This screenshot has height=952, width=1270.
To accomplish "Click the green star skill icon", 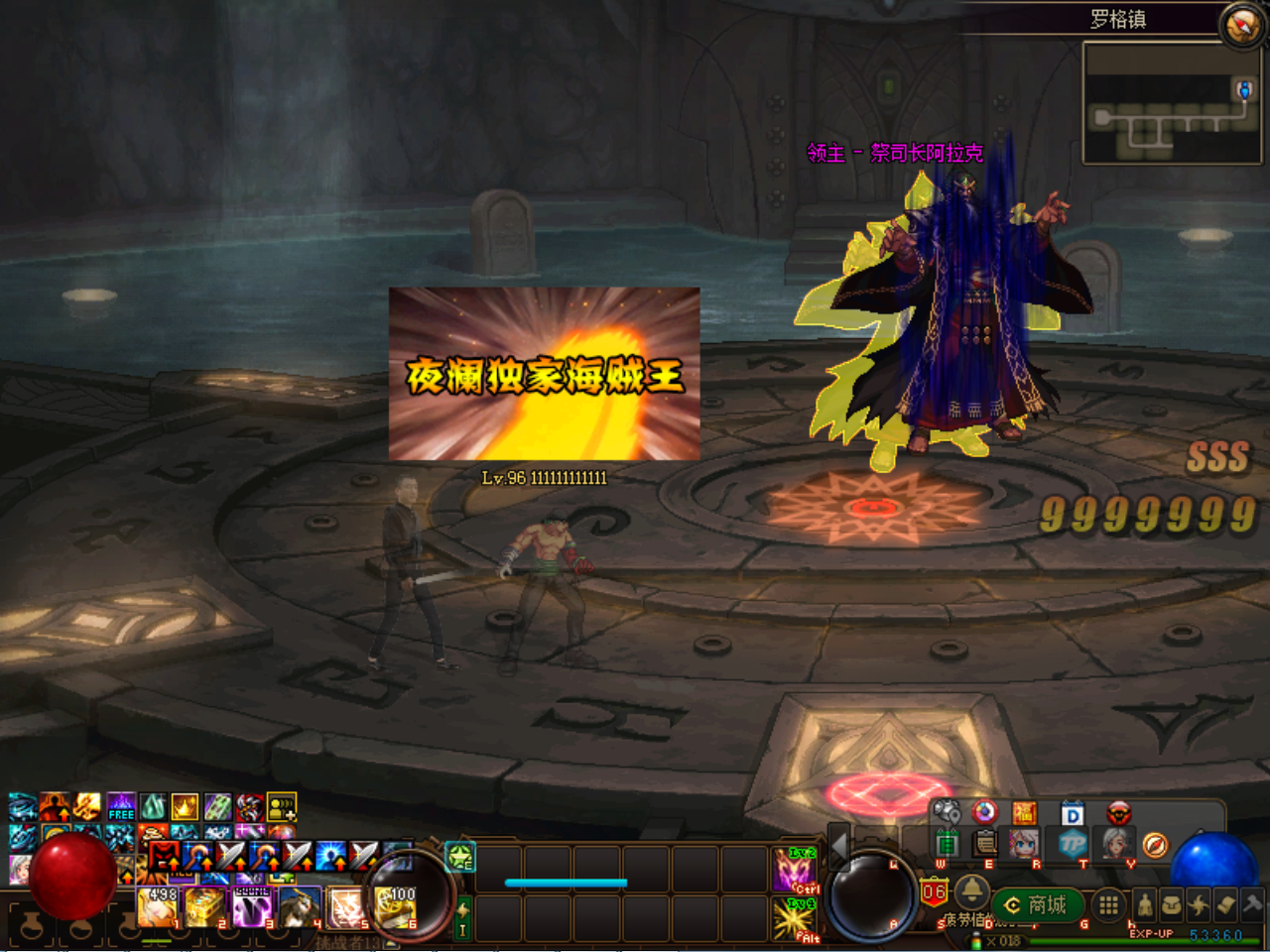I will [460, 857].
